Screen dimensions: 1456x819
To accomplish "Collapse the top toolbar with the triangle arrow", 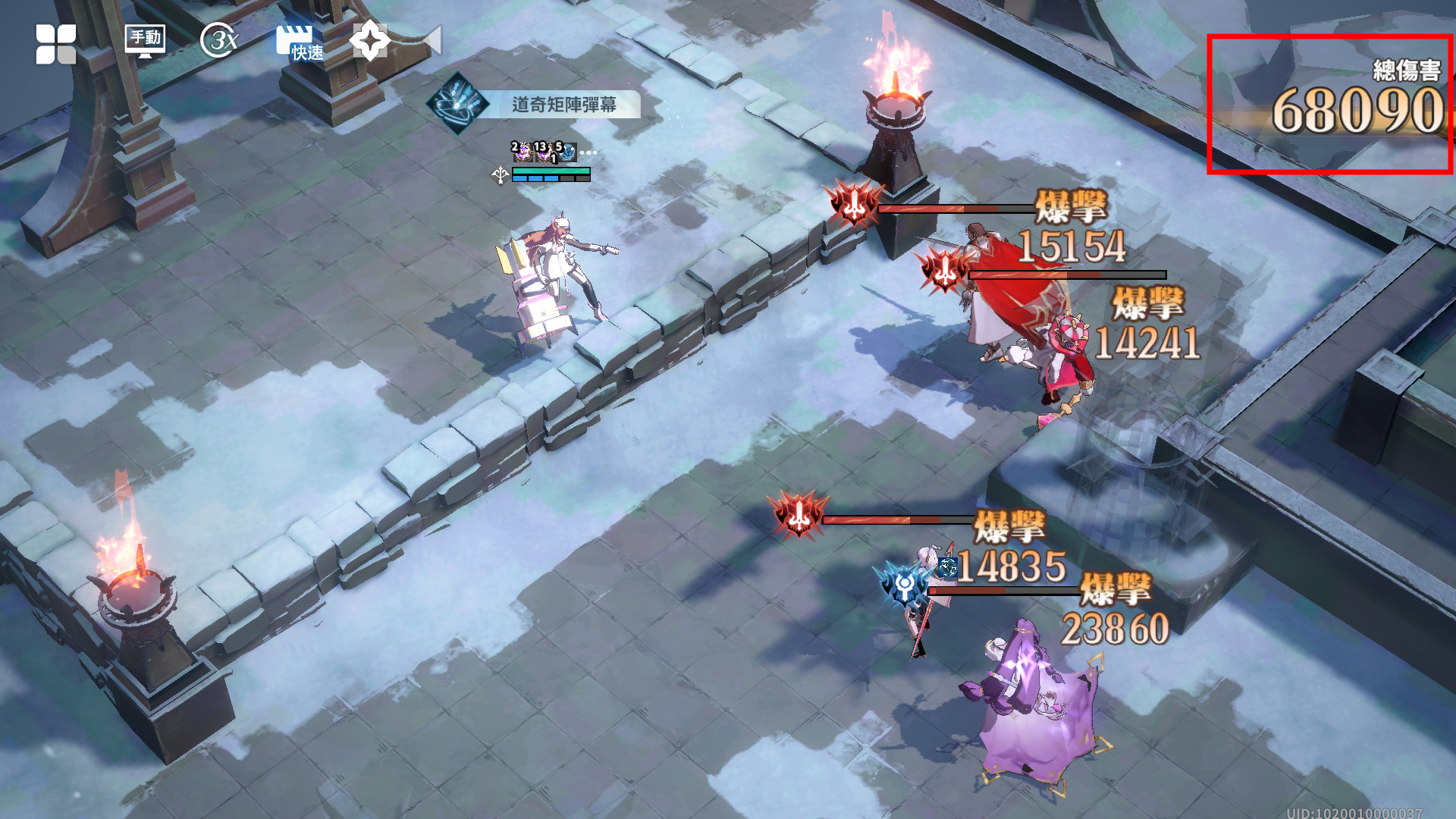I will (432, 40).
